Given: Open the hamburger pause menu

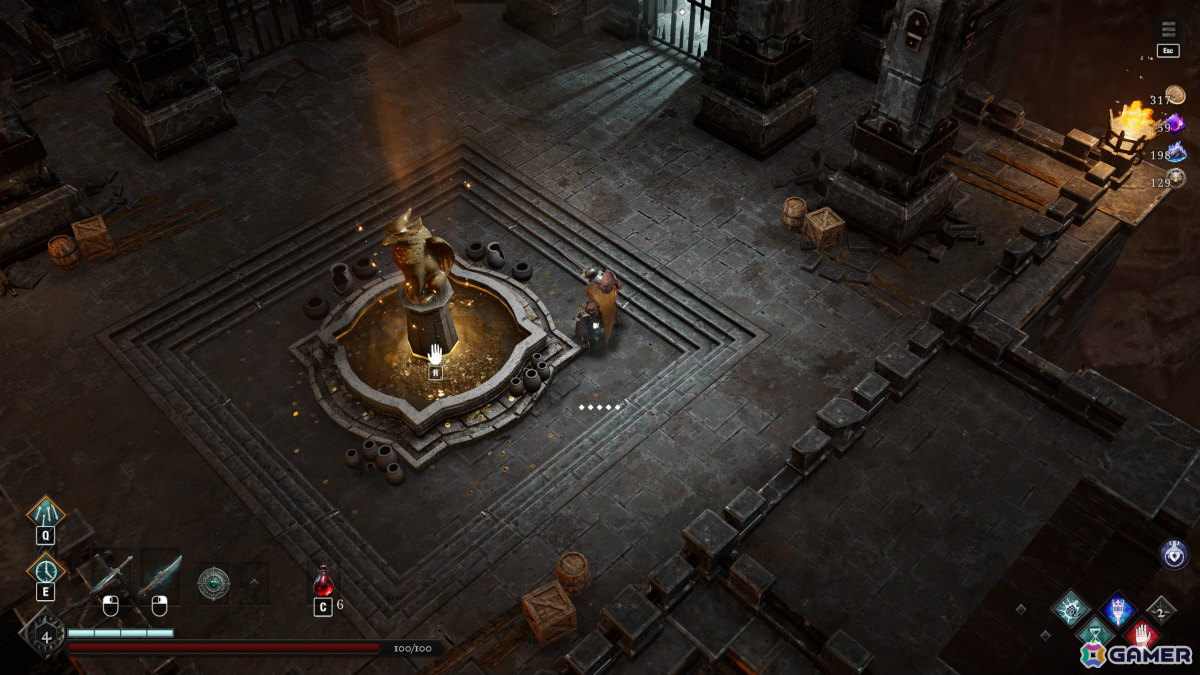Looking at the screenshot, I should coord(1168,29).
